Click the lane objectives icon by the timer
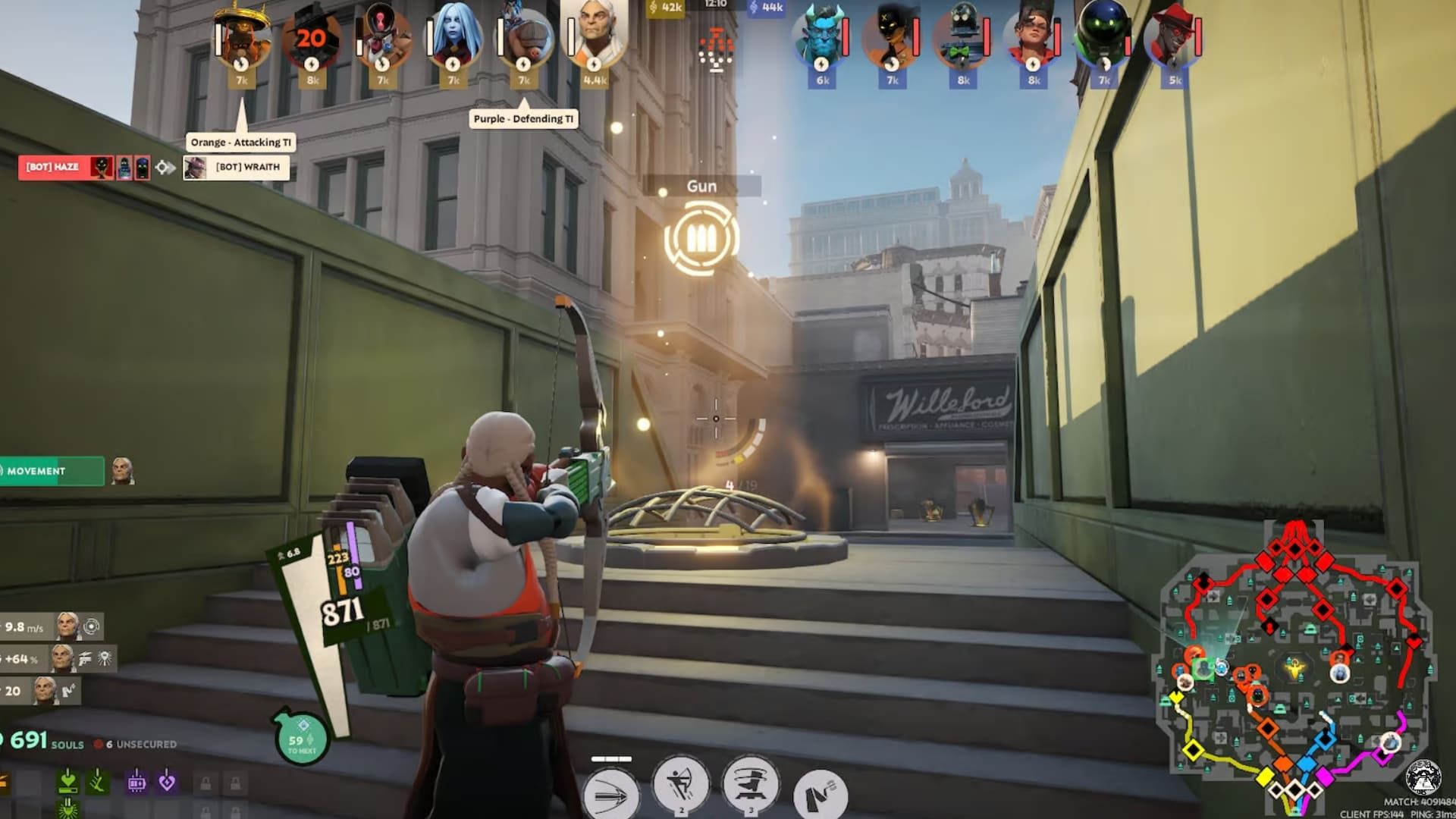 [715, 50]
